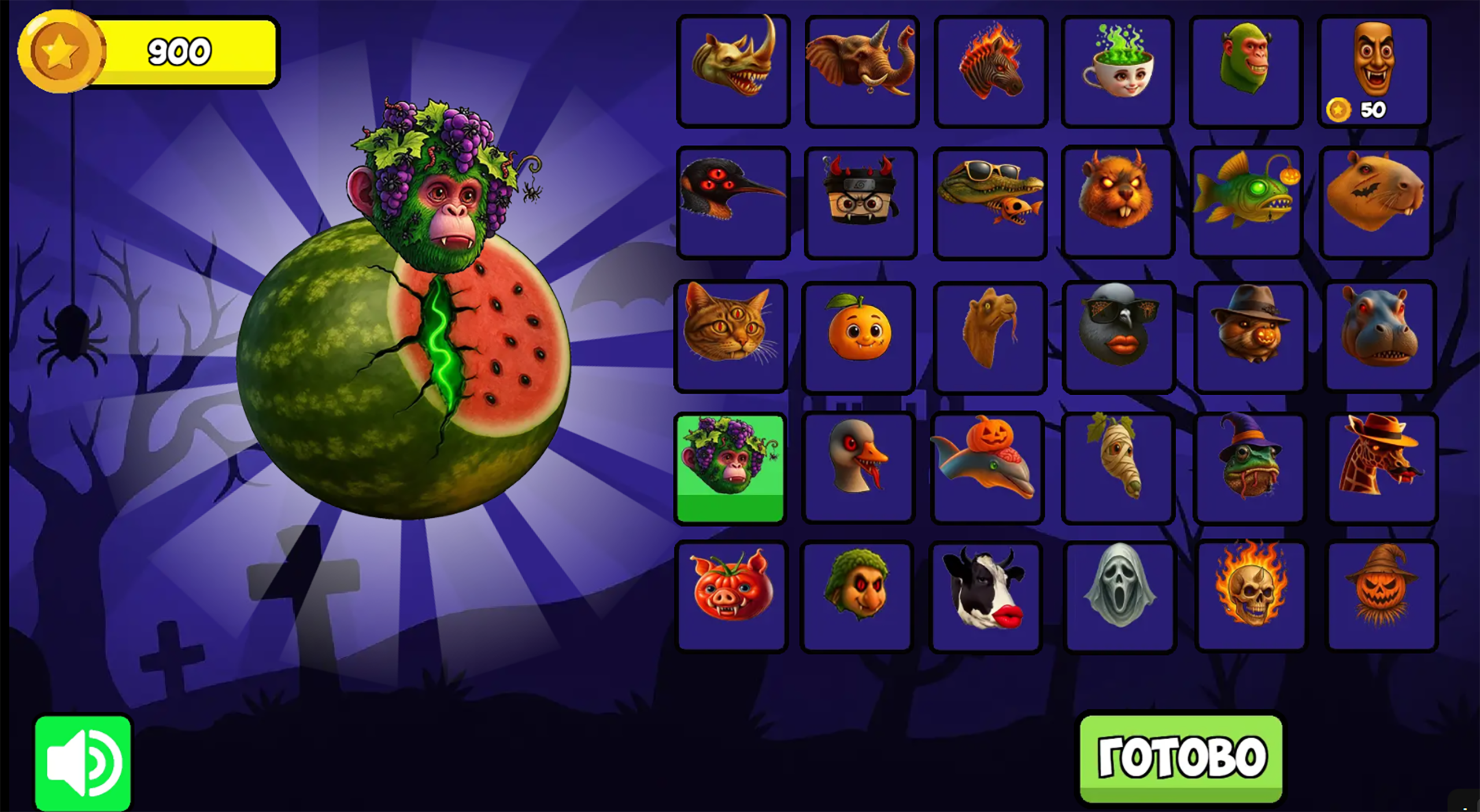The height and width of the screenshot is (812, 1480).
Task: Select the elephant with horn skin
Action: pyautogui.click(x=862, y=71)
